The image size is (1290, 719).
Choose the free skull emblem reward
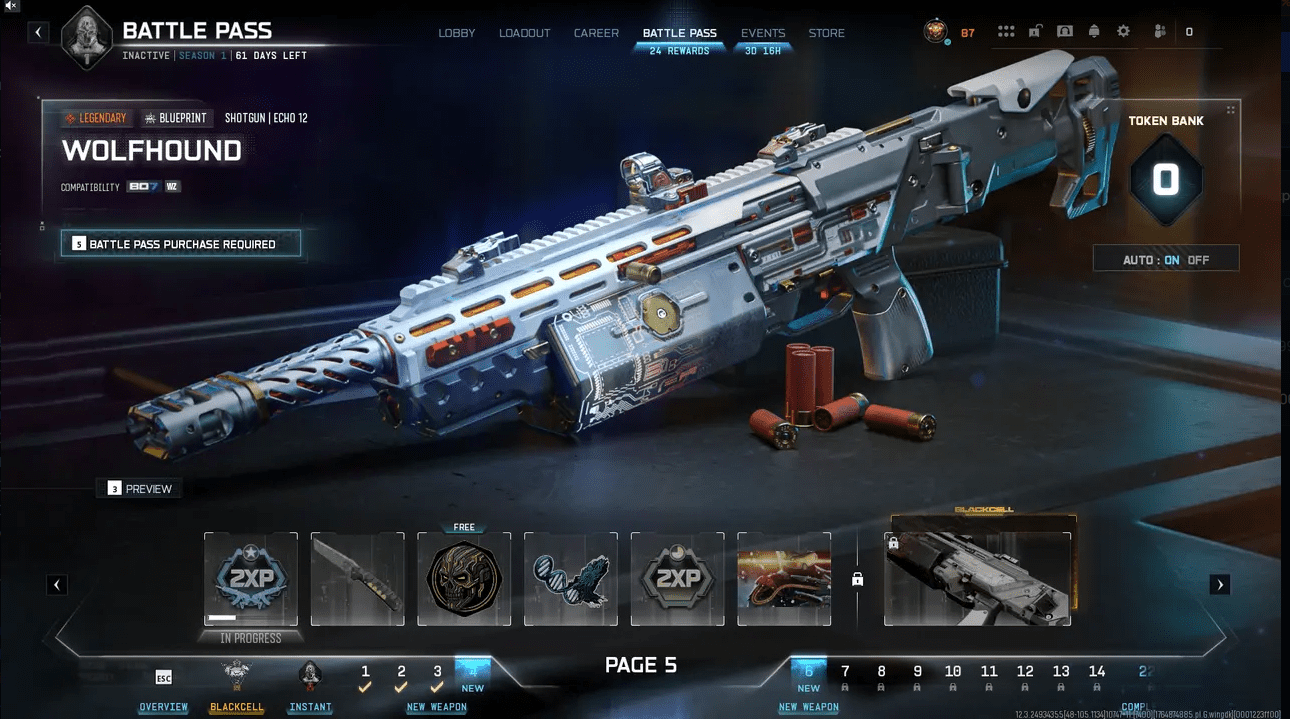click(464, 580)
